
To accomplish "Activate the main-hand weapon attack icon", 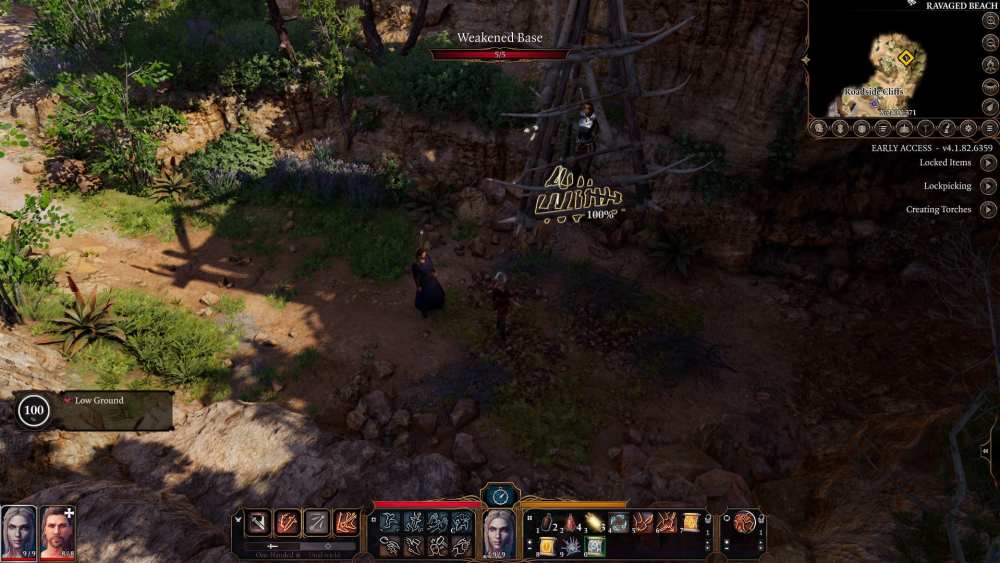I will tap(258, 522).
